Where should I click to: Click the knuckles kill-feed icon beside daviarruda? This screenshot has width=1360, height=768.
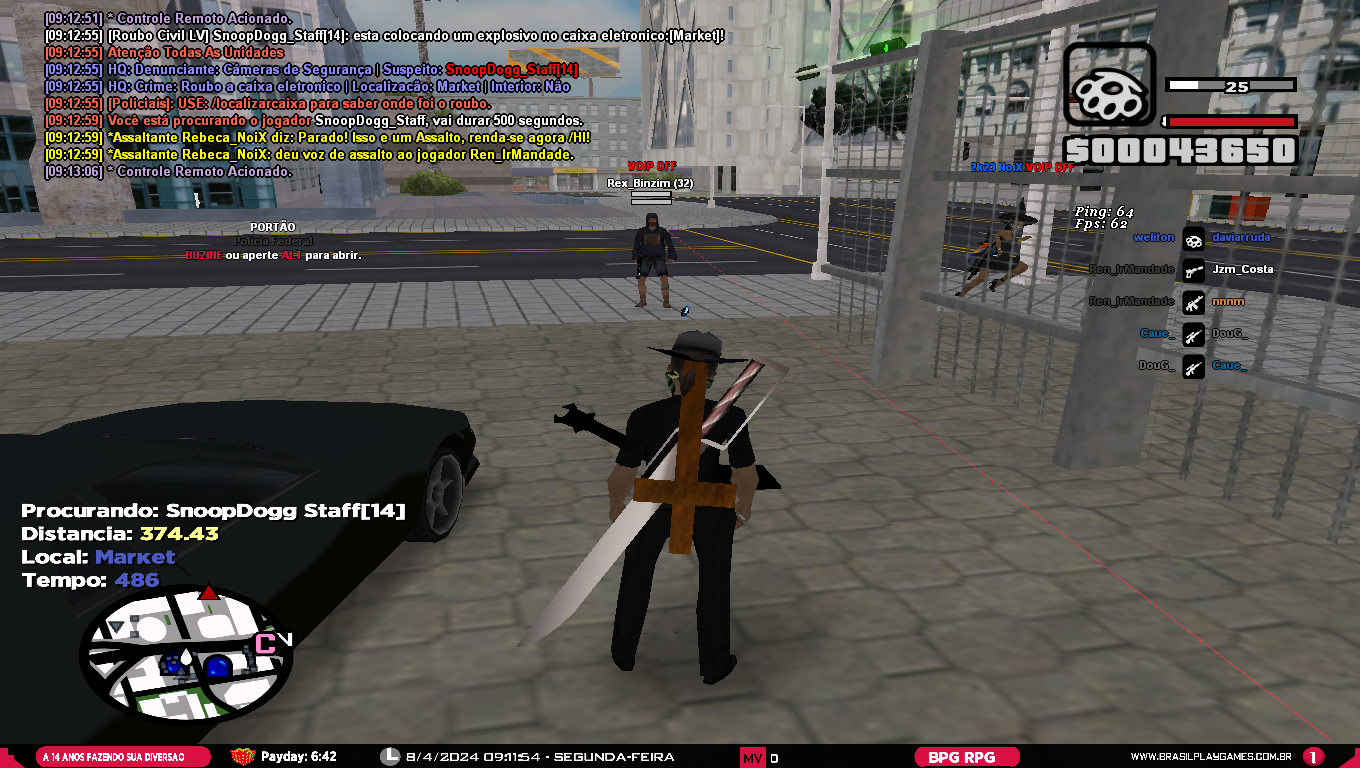point(1193,239)
